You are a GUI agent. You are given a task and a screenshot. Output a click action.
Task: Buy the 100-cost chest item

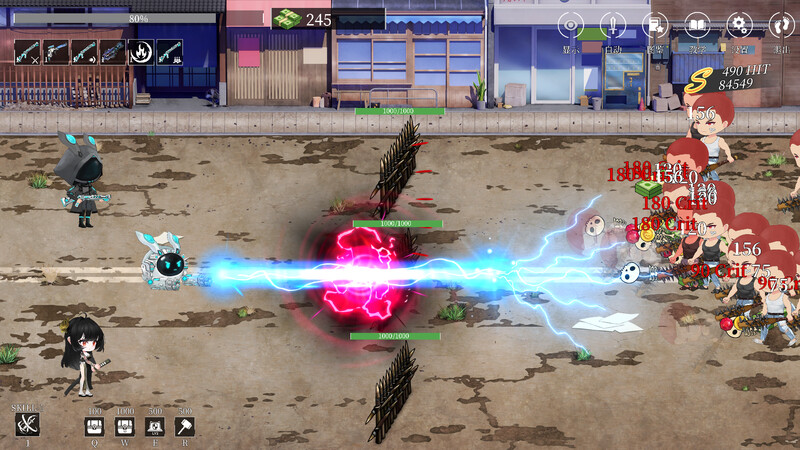coord(96,427)
